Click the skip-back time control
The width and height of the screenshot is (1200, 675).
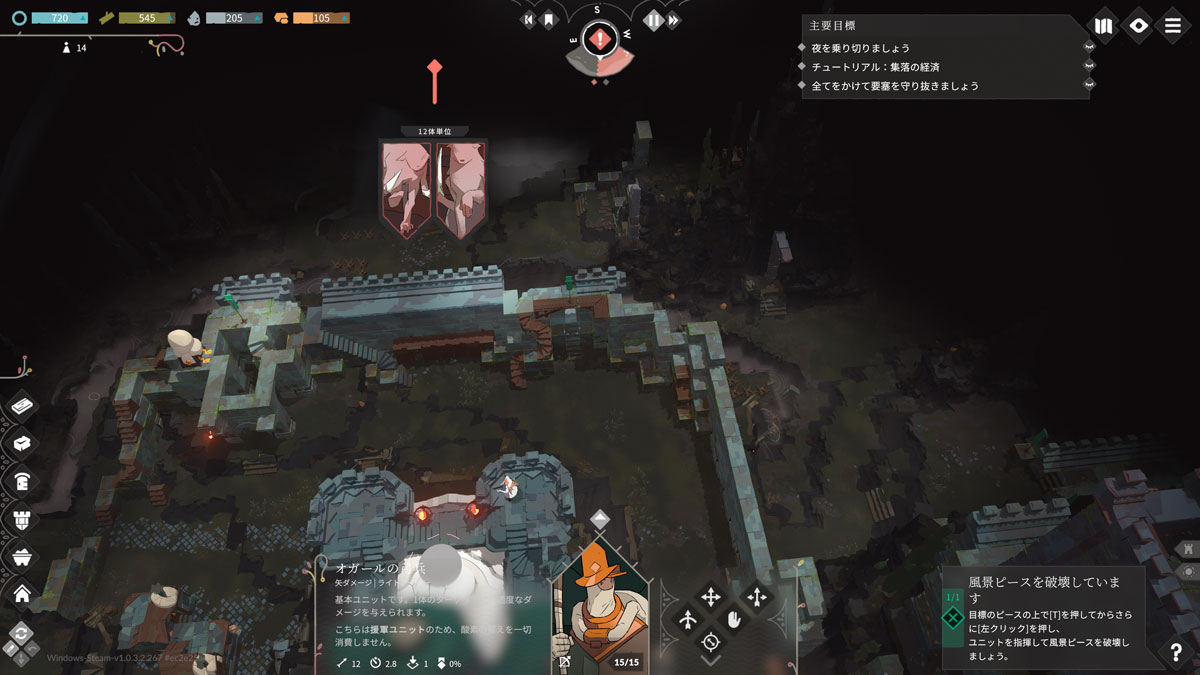pos(528,20)
